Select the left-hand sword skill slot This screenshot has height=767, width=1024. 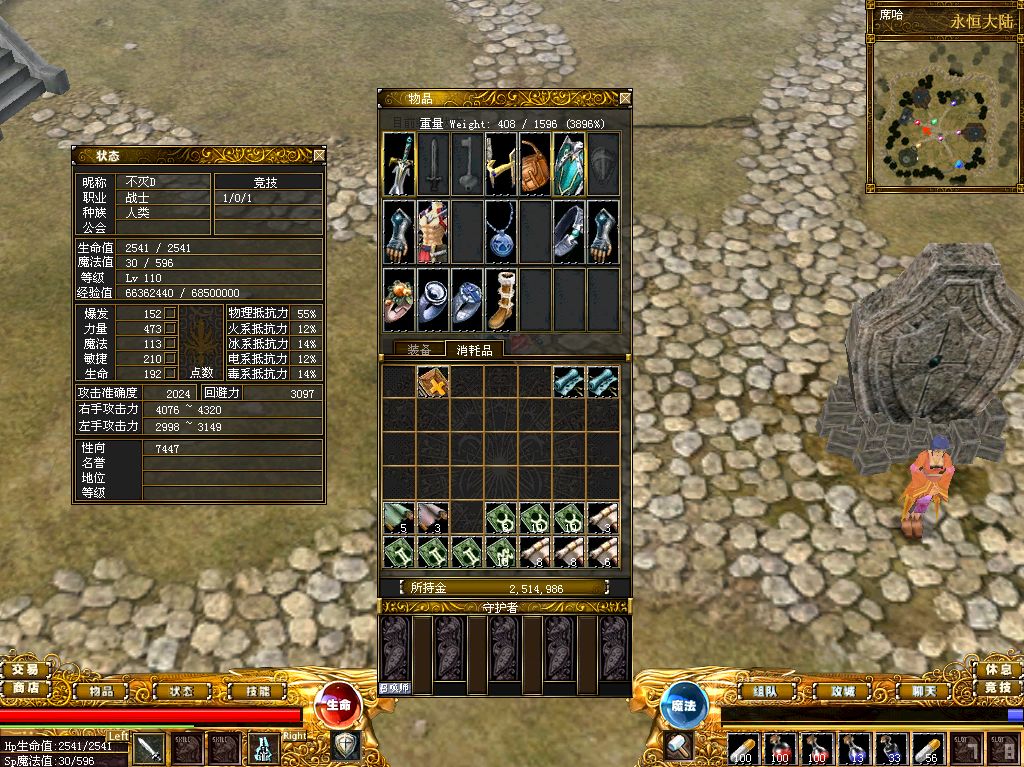pos(149,748)
